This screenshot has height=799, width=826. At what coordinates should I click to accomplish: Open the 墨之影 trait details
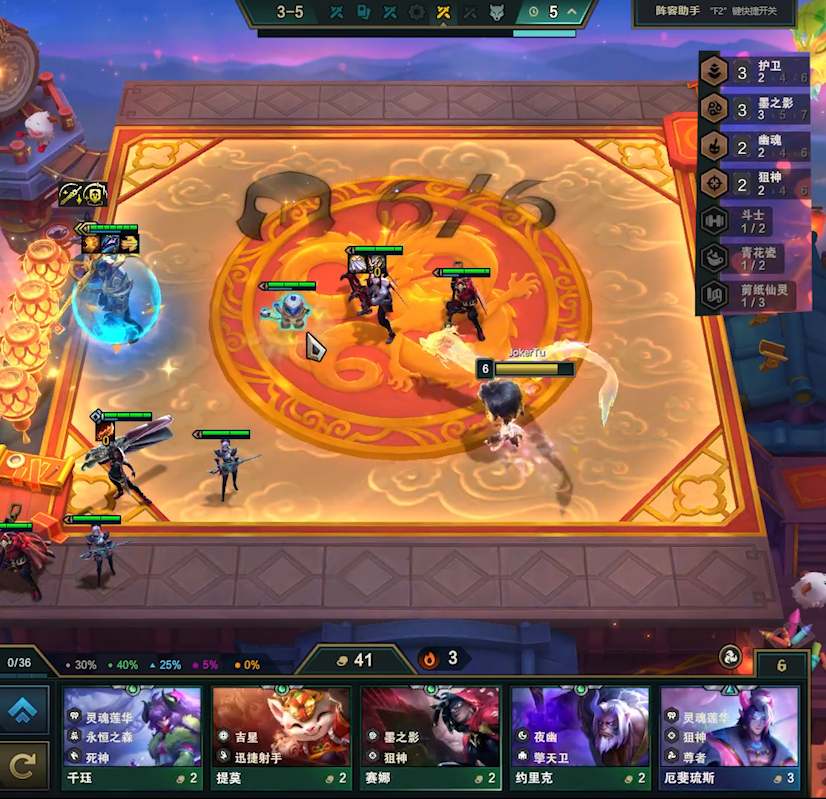(752, 109)
